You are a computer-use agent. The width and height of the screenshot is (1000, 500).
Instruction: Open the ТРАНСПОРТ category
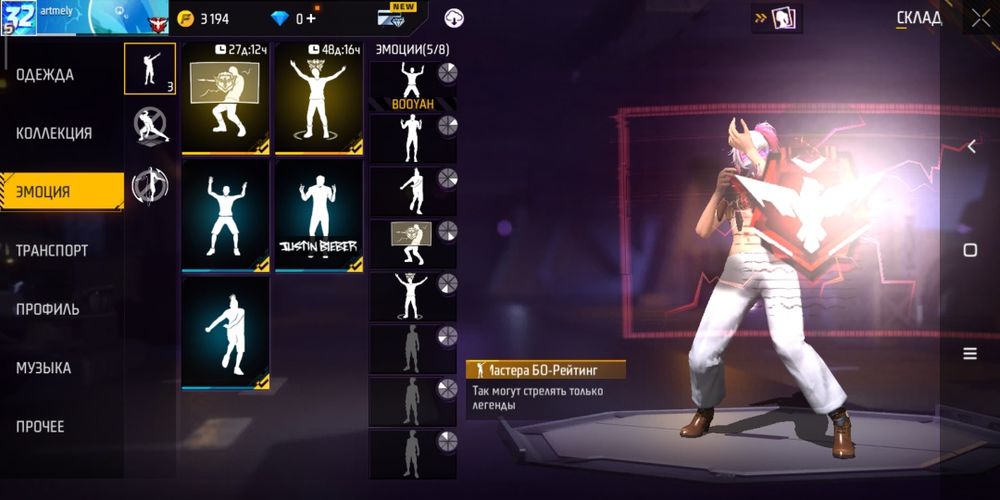click(x=52, y=251)
